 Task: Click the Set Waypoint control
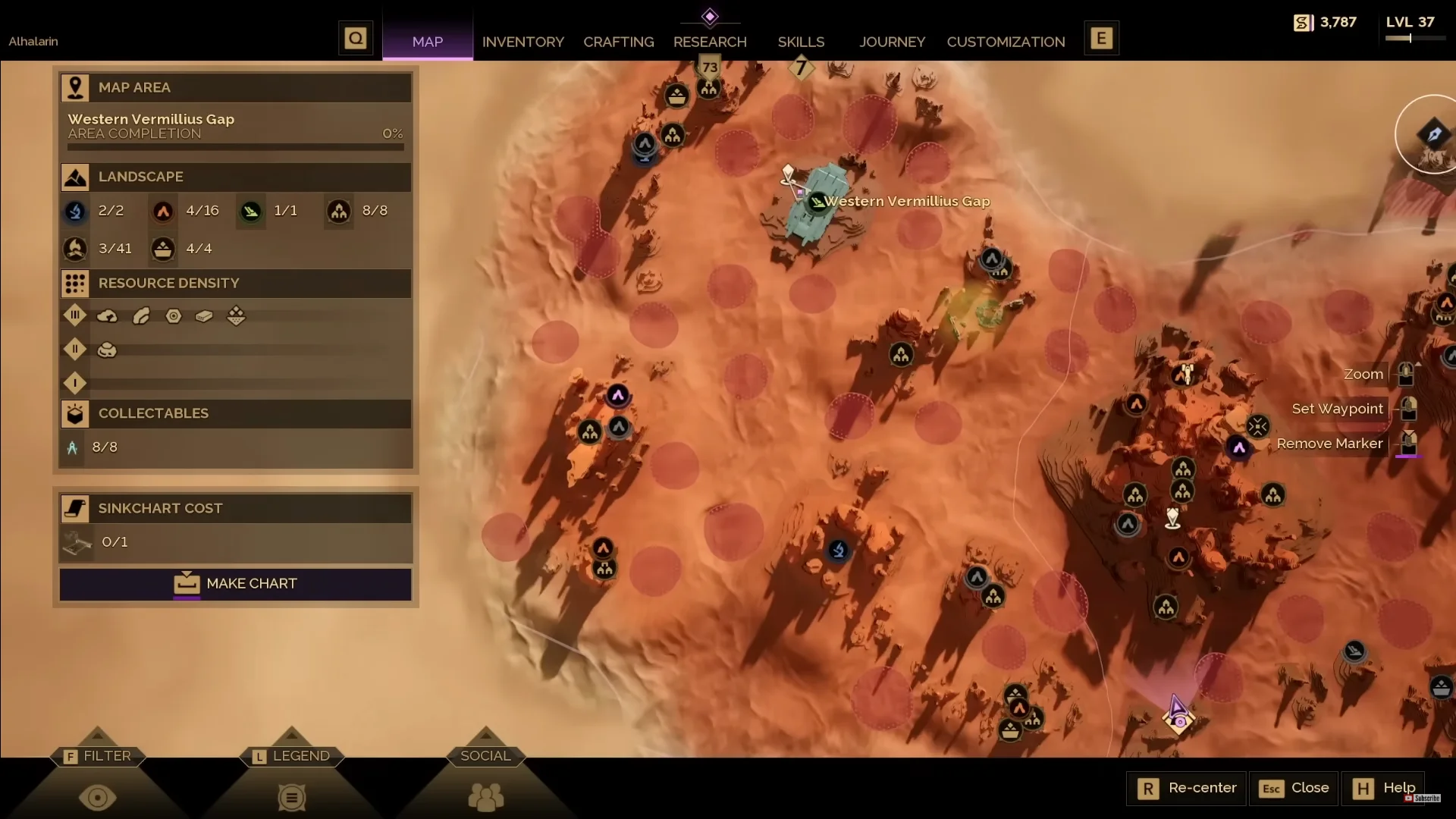pos(1338,409)
